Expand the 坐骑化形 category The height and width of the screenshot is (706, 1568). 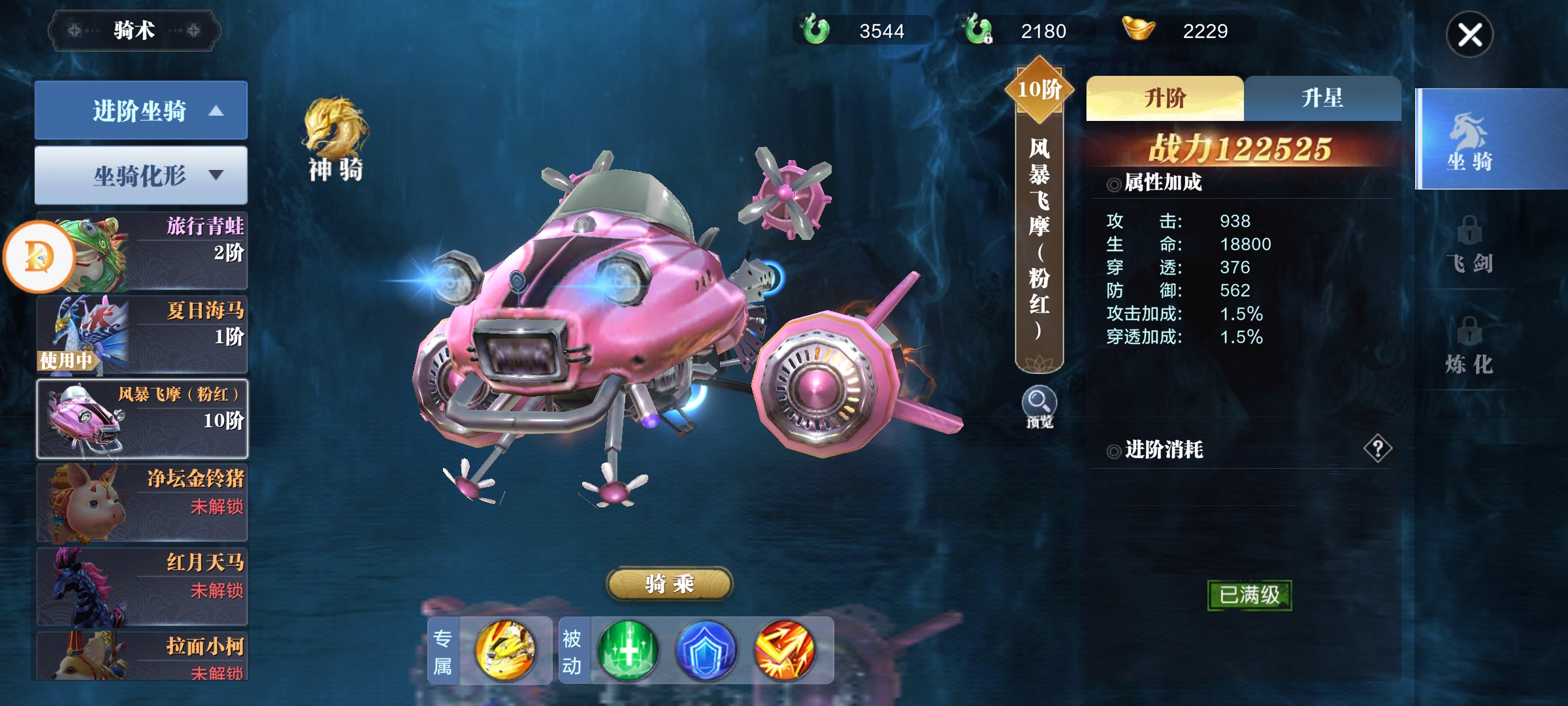click(x=141, y=175)
